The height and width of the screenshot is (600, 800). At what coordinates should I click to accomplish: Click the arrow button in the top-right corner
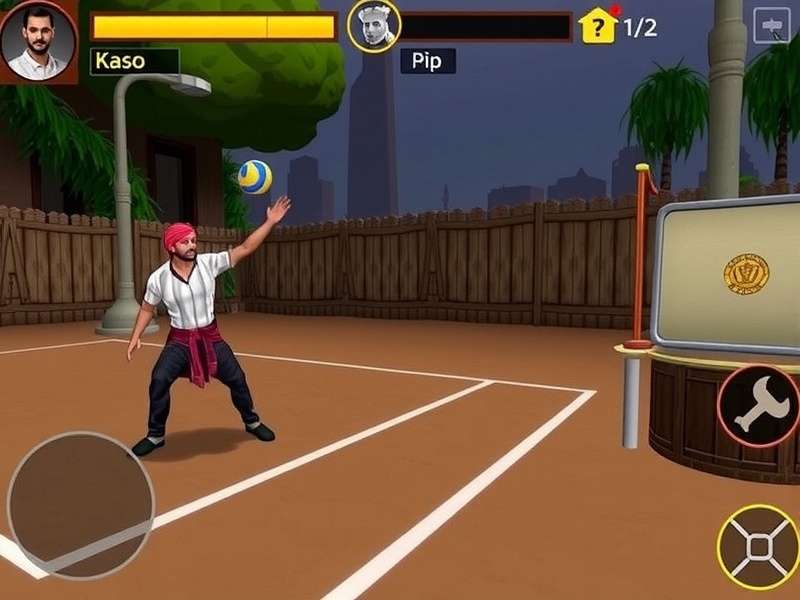(771, 25)
